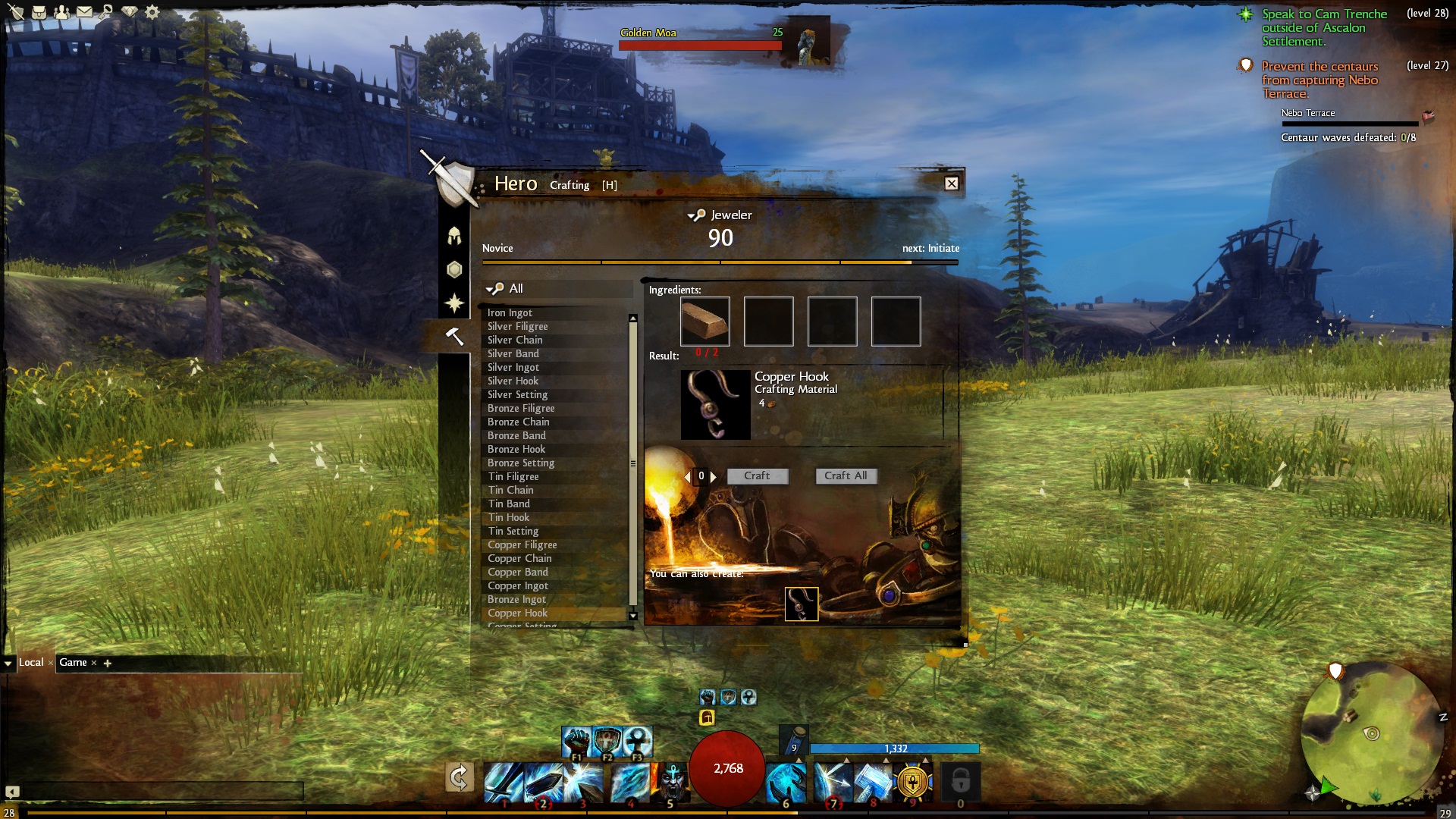Select the Bronze Hook recipe
This screenshot has width=1456, height=819.
point(516,449)
